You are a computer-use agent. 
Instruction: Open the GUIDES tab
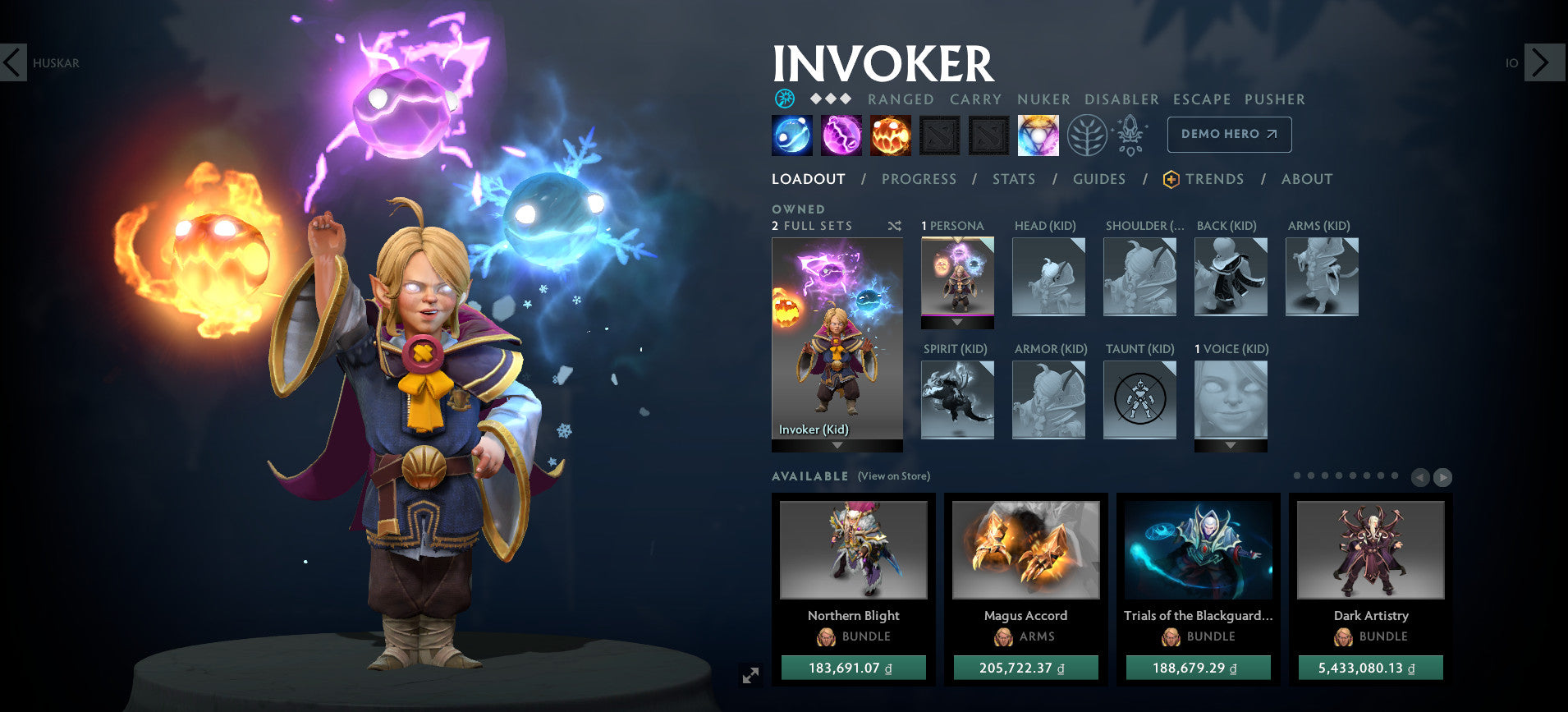coord(1099,179)
